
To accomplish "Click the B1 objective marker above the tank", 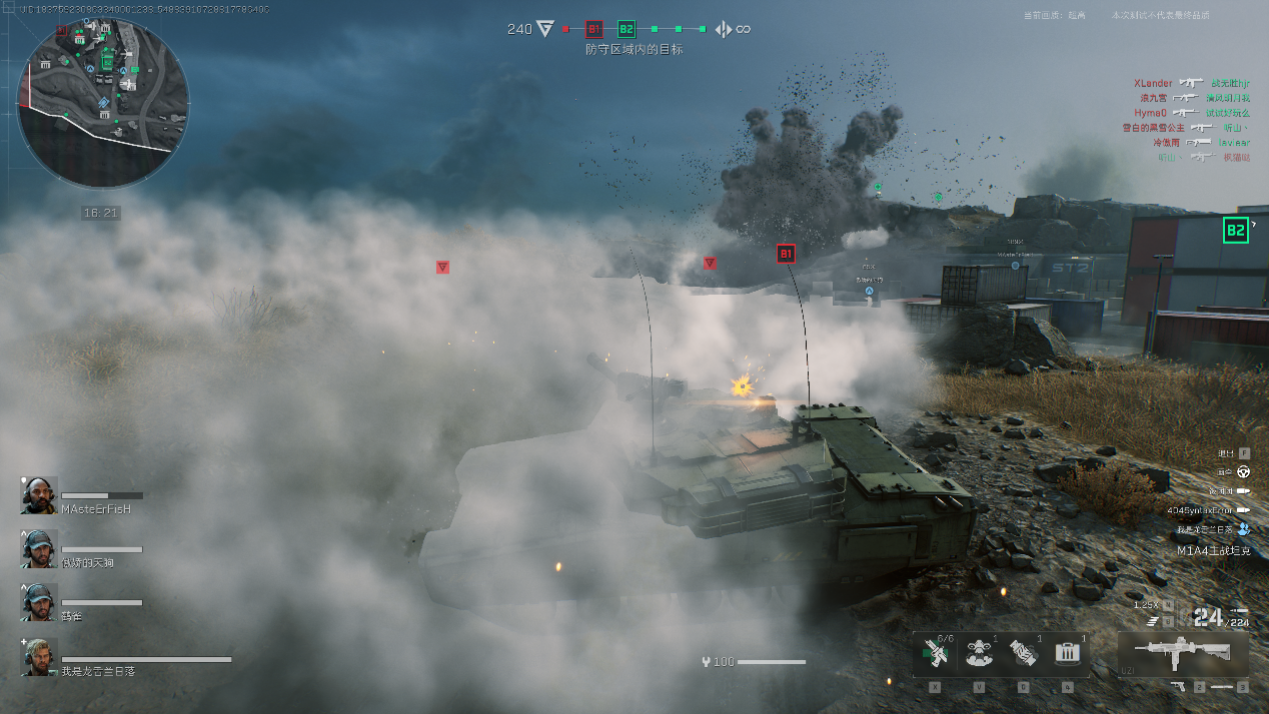I will coord(785,254).
